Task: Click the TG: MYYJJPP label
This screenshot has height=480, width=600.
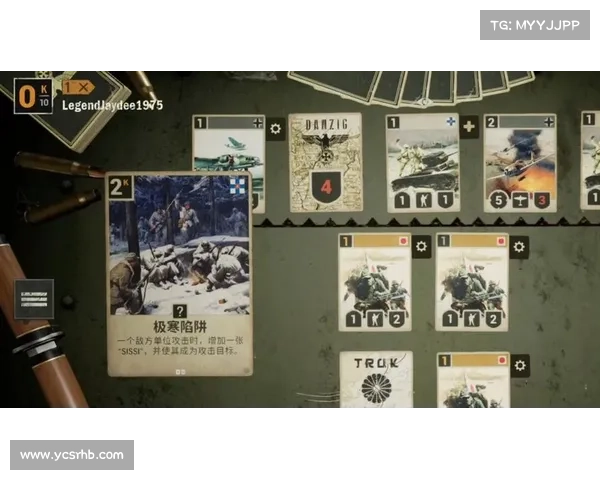Action: (x=536, y=24)
